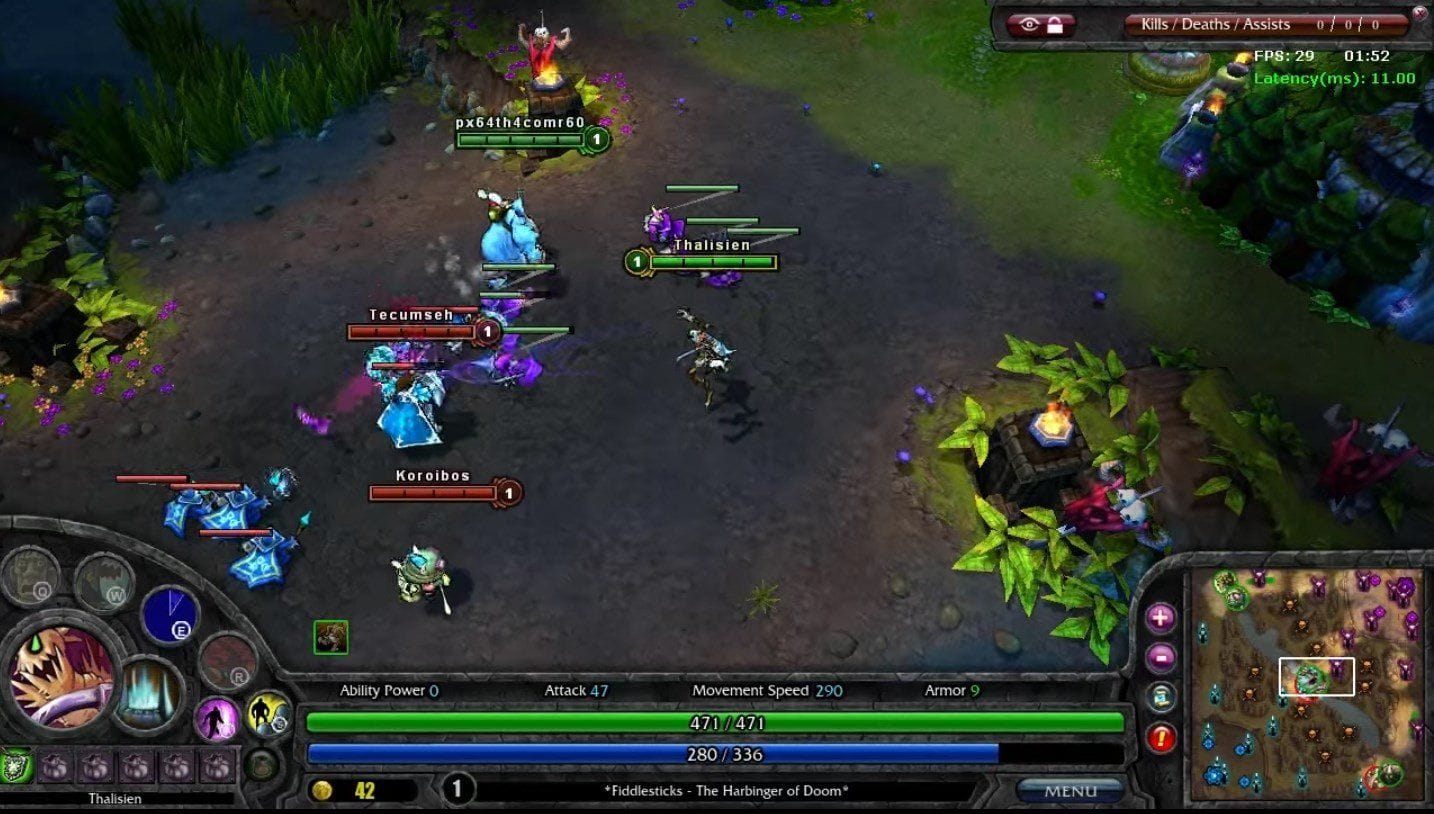
Task: Activate the red exclamation ping button
Action: tap(1160, 738)
